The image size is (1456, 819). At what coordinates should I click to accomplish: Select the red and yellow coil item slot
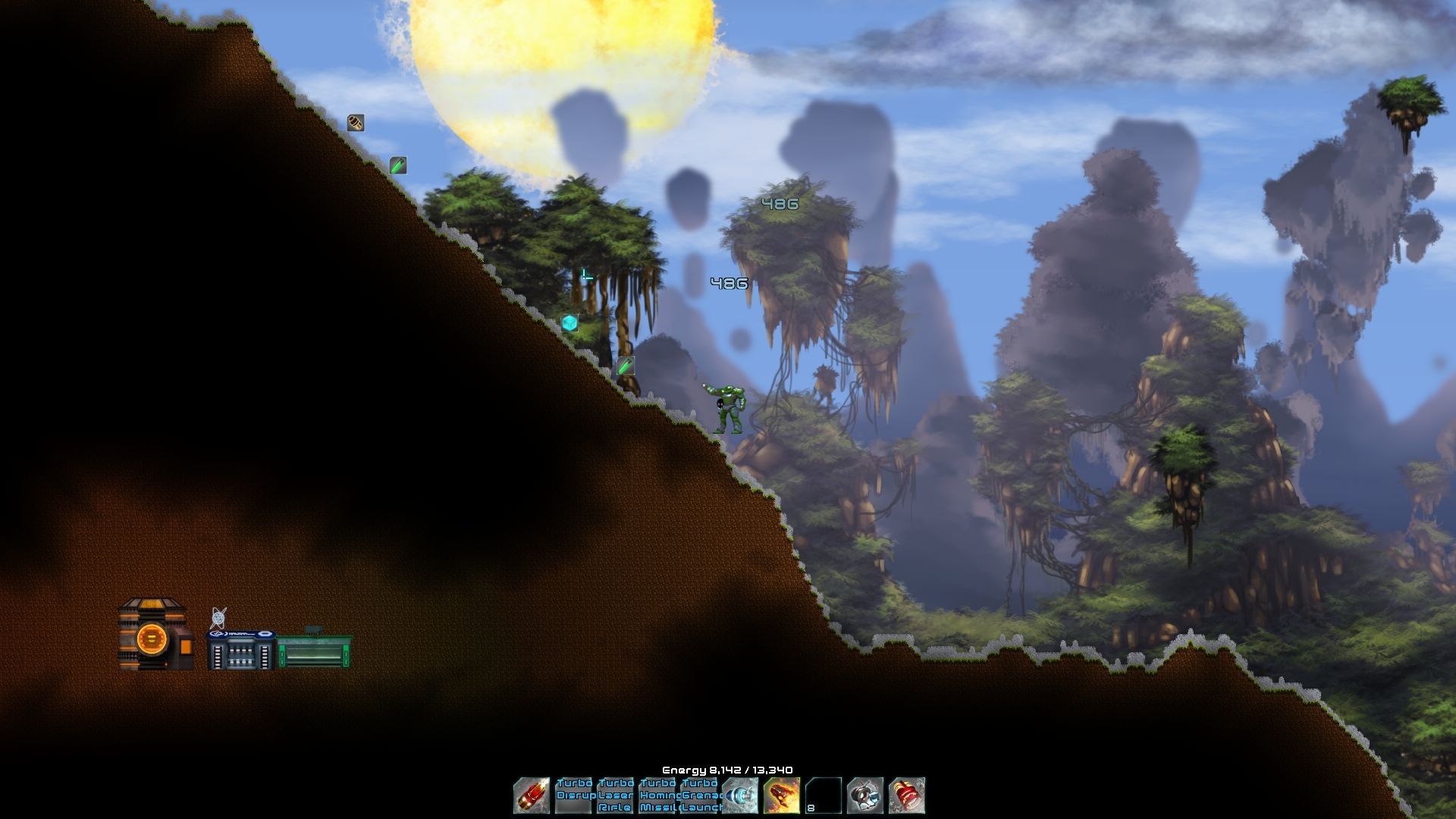(907, 795)
